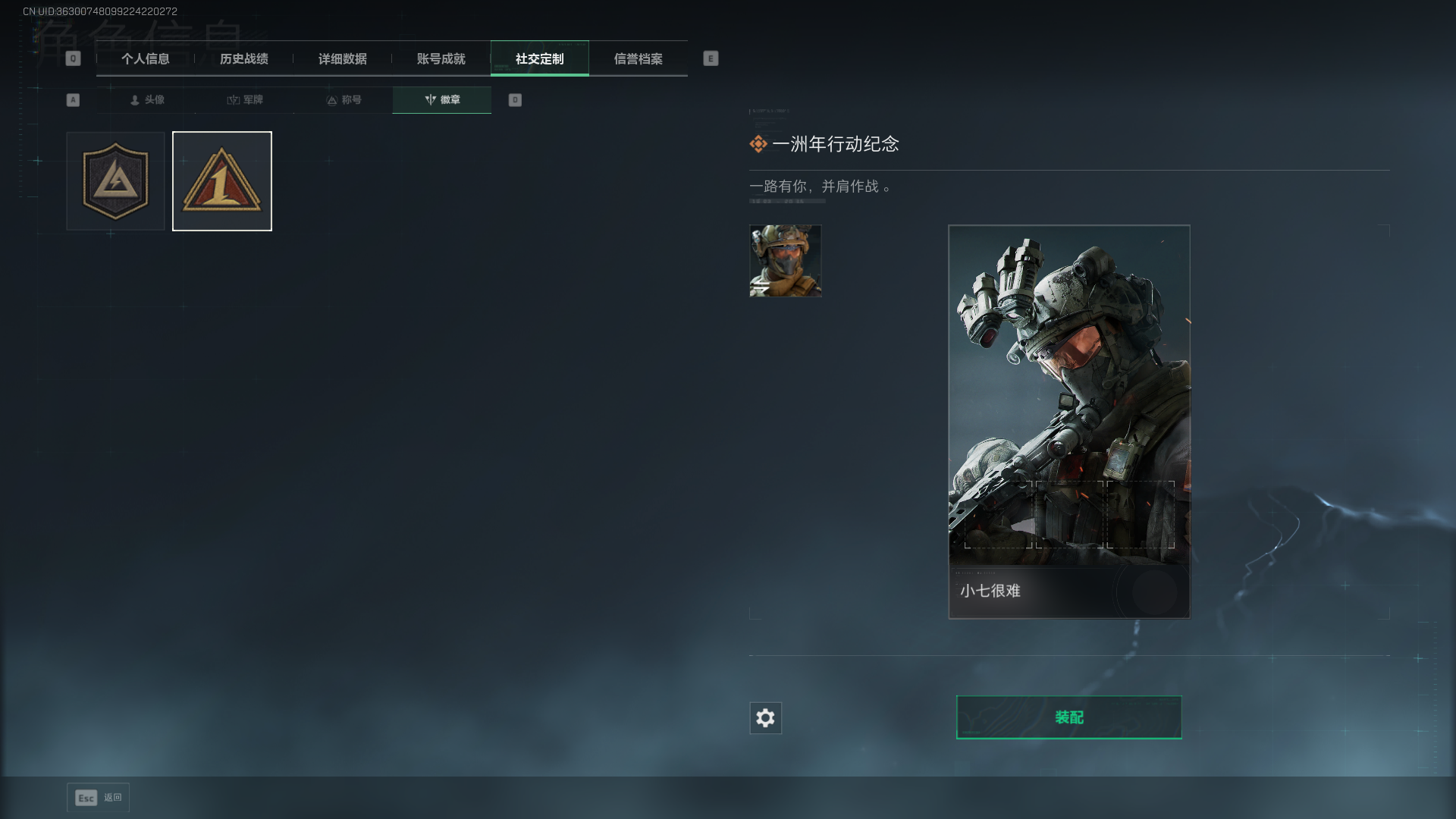Switch to the 头像 sub-tab
The height and width of the screenshot is (819, 1456).
(147, 100)
